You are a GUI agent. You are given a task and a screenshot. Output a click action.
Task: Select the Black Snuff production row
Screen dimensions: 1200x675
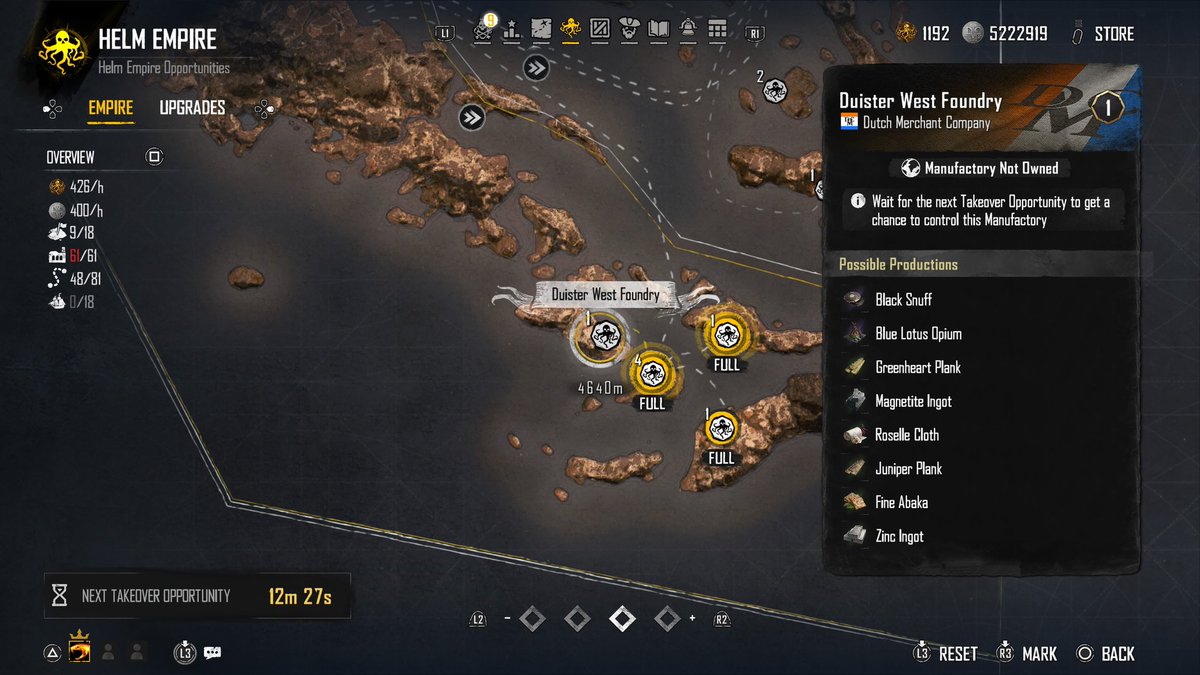[x=903, y=300]
